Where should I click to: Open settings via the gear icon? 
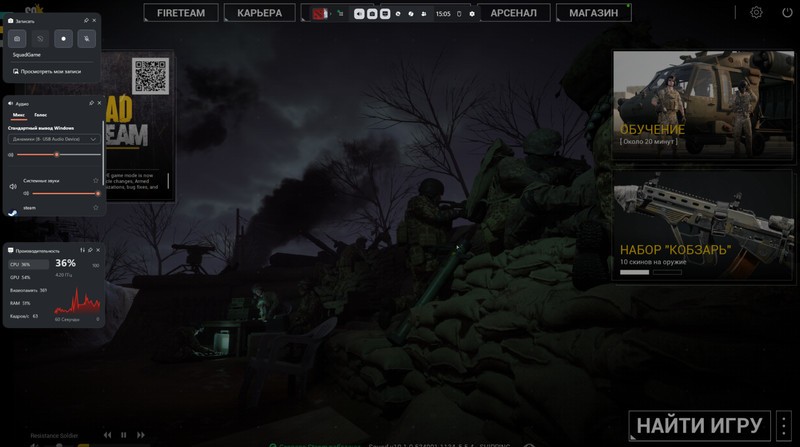point(756,13)
